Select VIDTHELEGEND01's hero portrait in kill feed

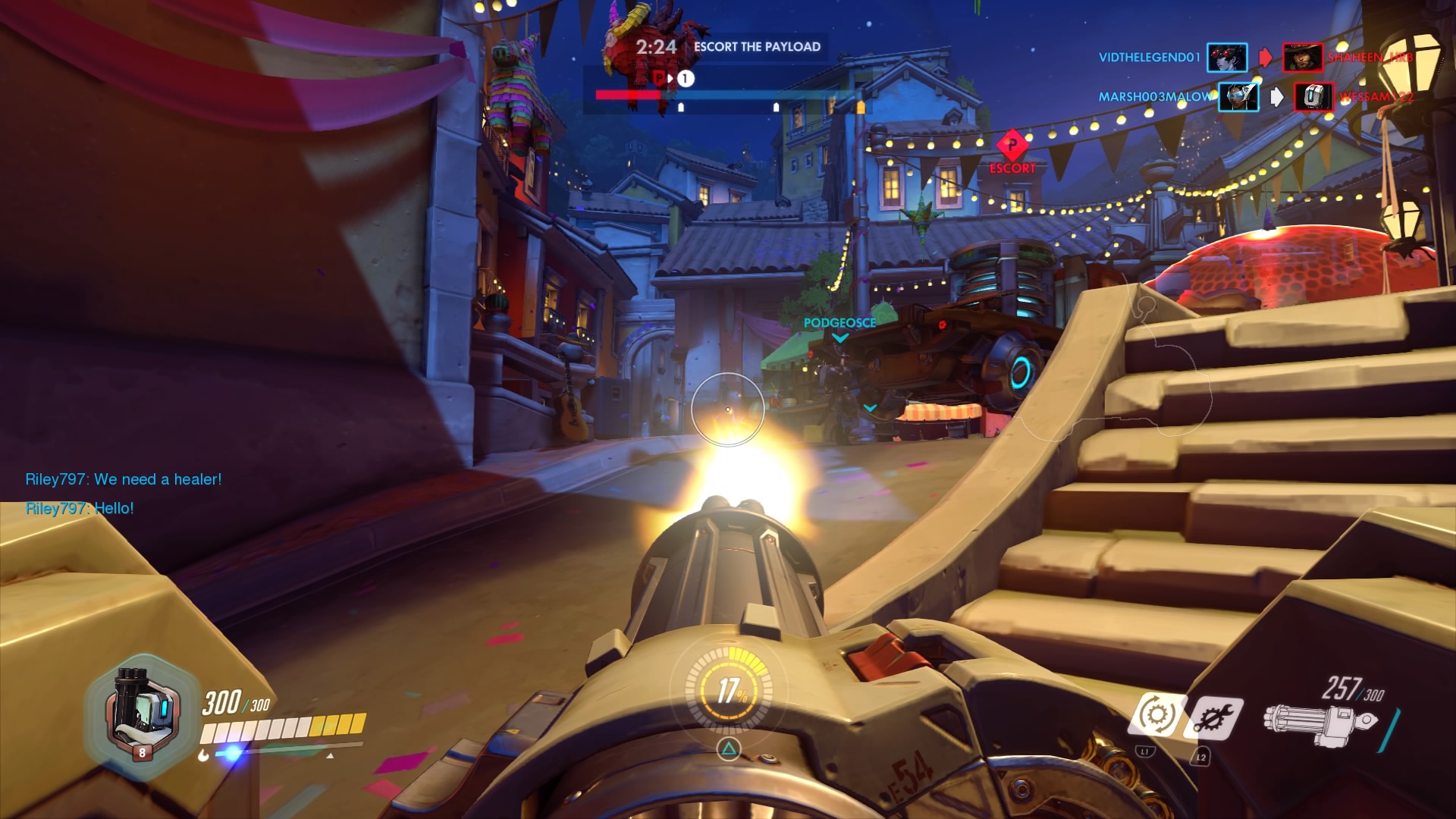1226,58
